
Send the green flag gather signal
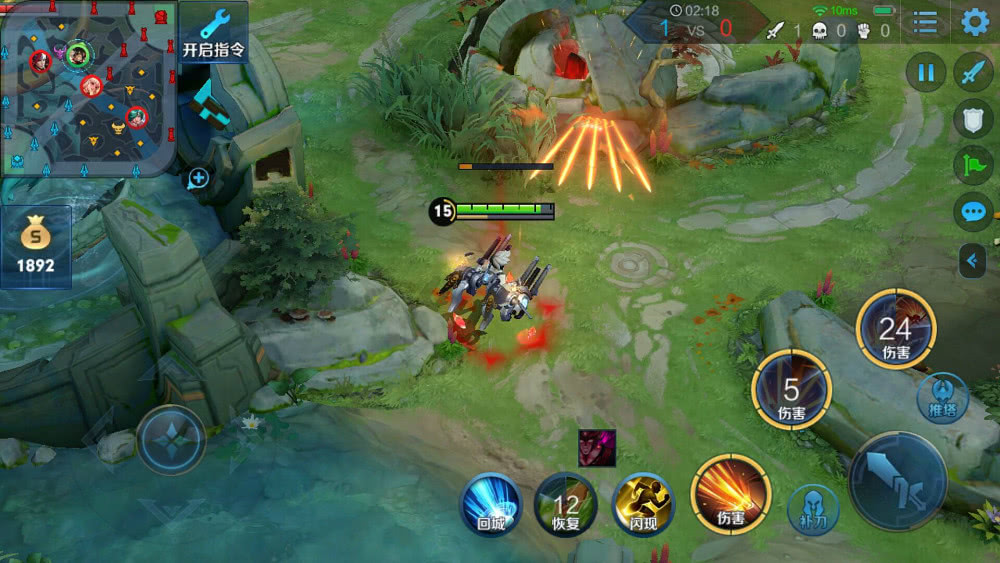tap(973, 165)
